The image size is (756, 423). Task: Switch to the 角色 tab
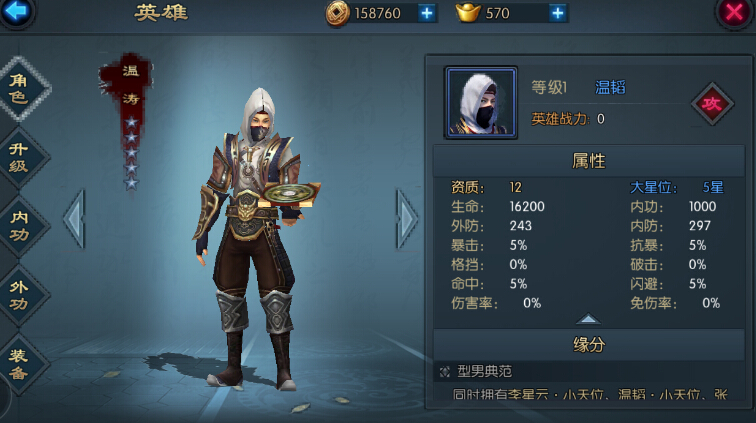pyautogui.click(x=20, y=88)
